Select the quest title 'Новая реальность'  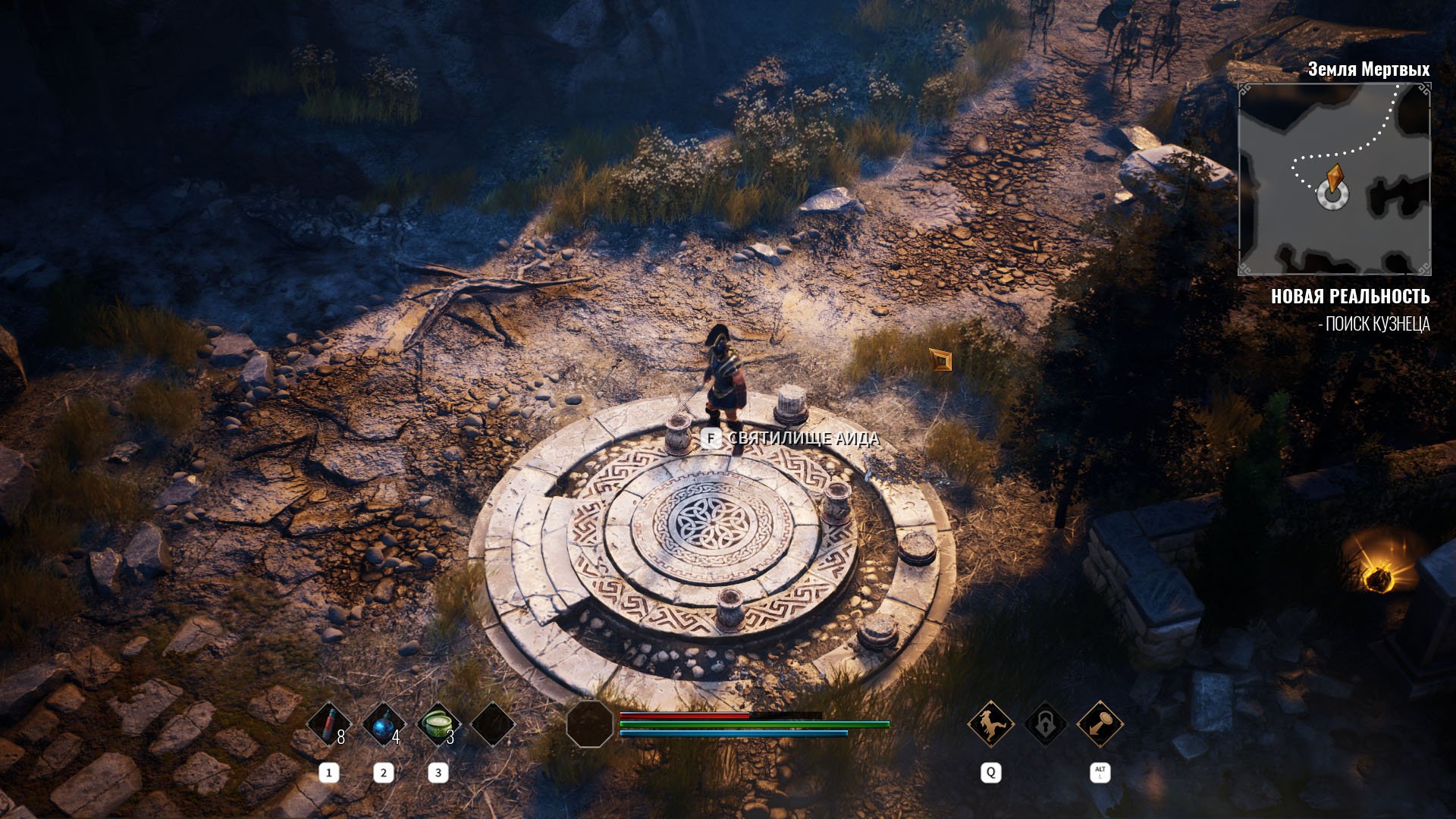click(x=1350, y=297)
